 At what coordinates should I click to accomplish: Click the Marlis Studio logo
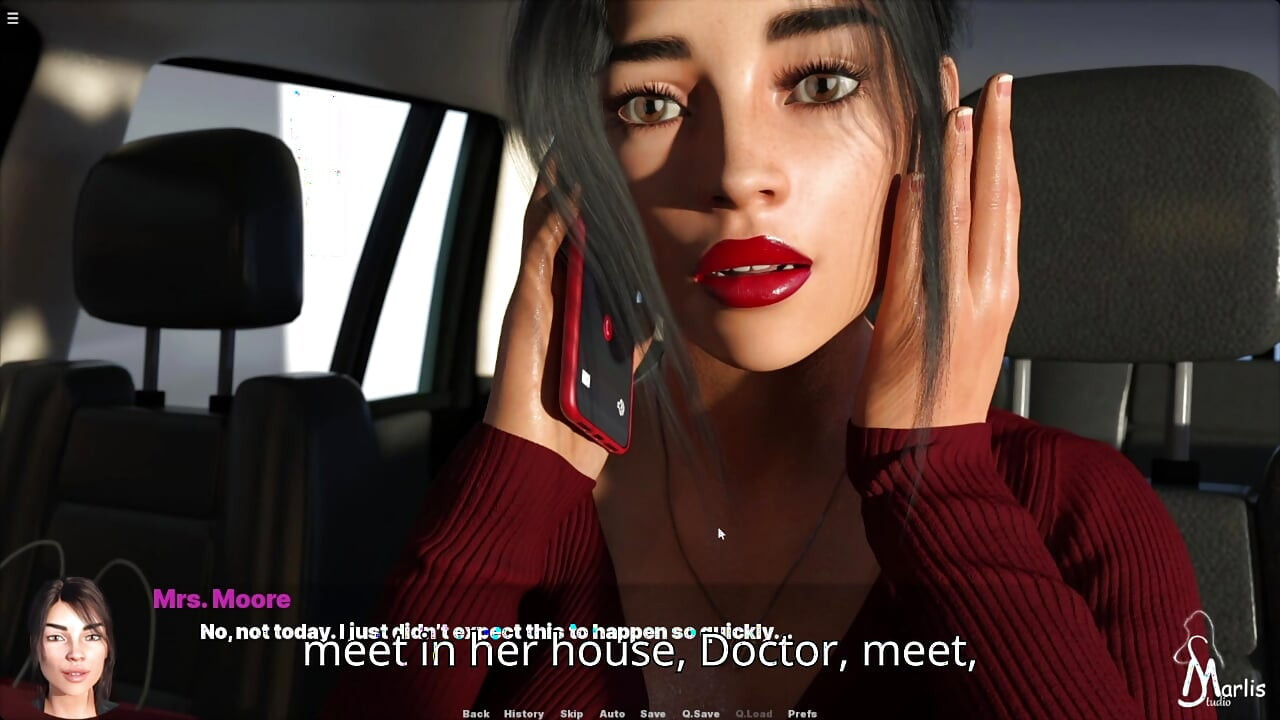[1221, 672]
